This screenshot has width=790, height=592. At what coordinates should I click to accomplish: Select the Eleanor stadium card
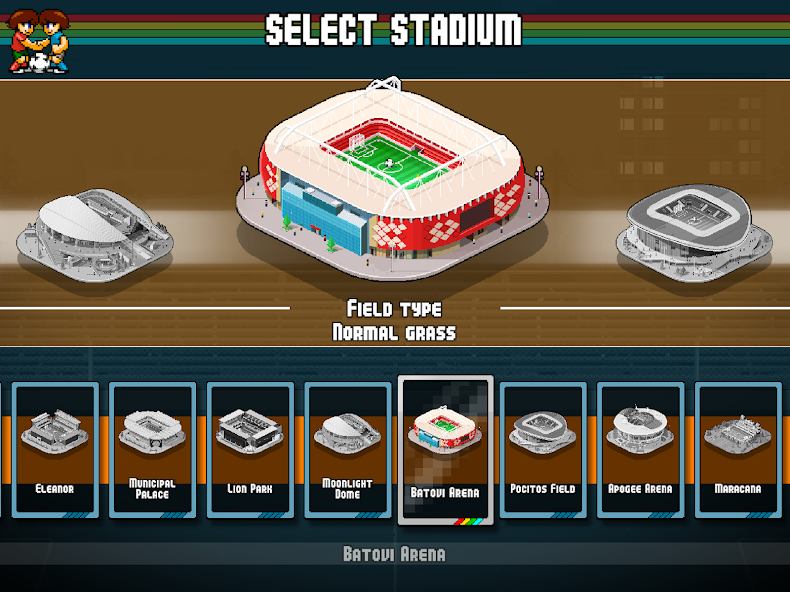pyautogui.click(x=54, y=449)
